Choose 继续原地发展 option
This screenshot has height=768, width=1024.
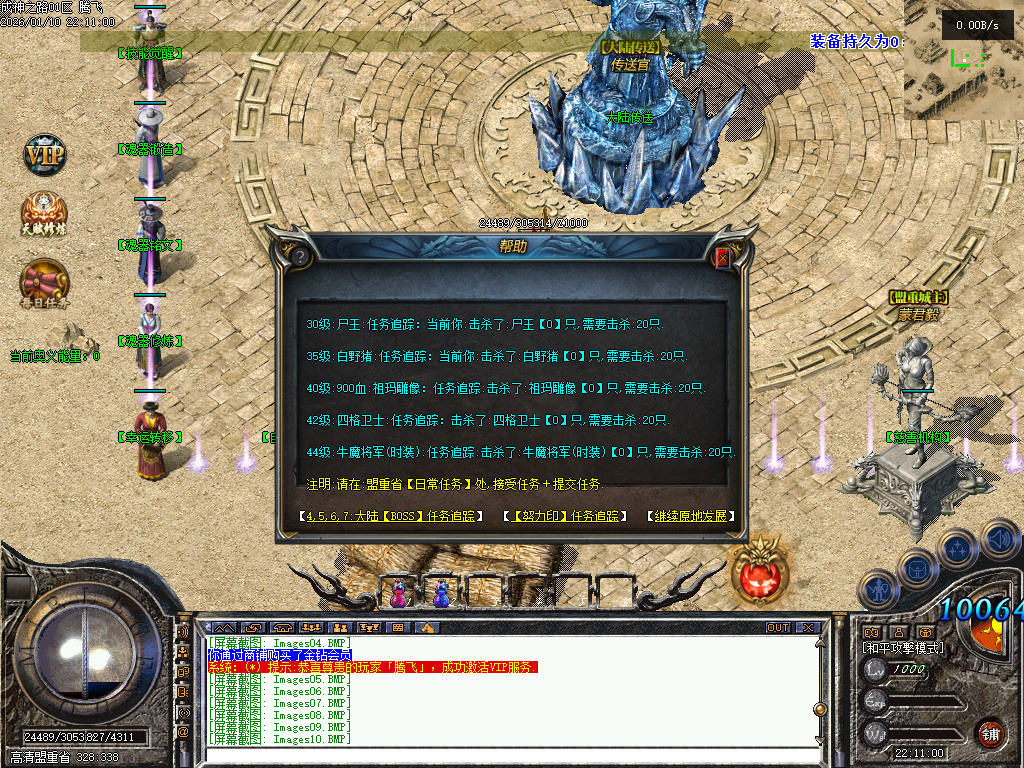[693, 517]
